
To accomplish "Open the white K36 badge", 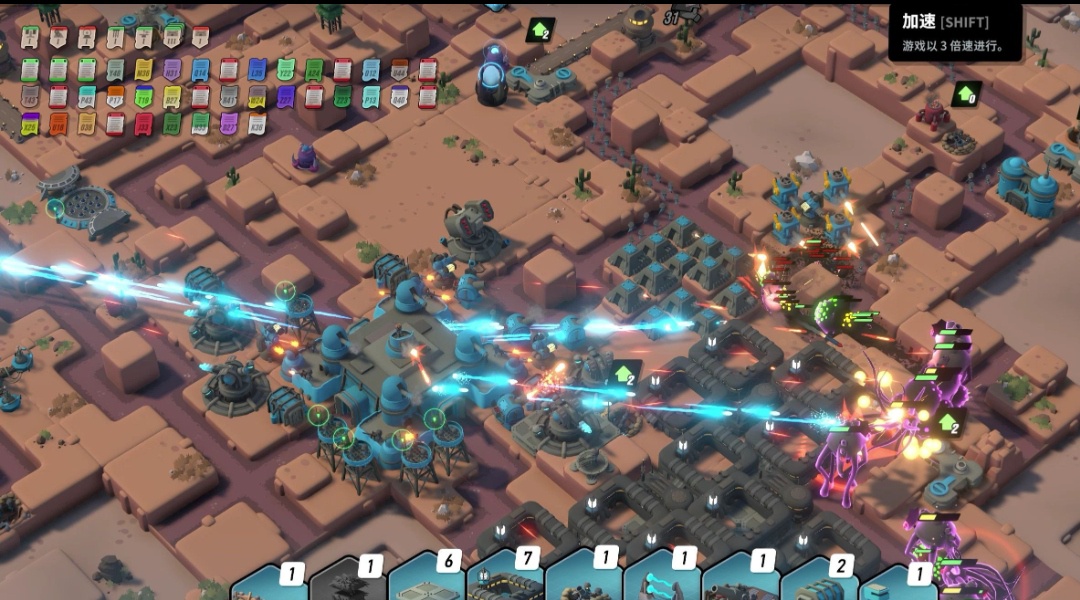I will point(257,122).
